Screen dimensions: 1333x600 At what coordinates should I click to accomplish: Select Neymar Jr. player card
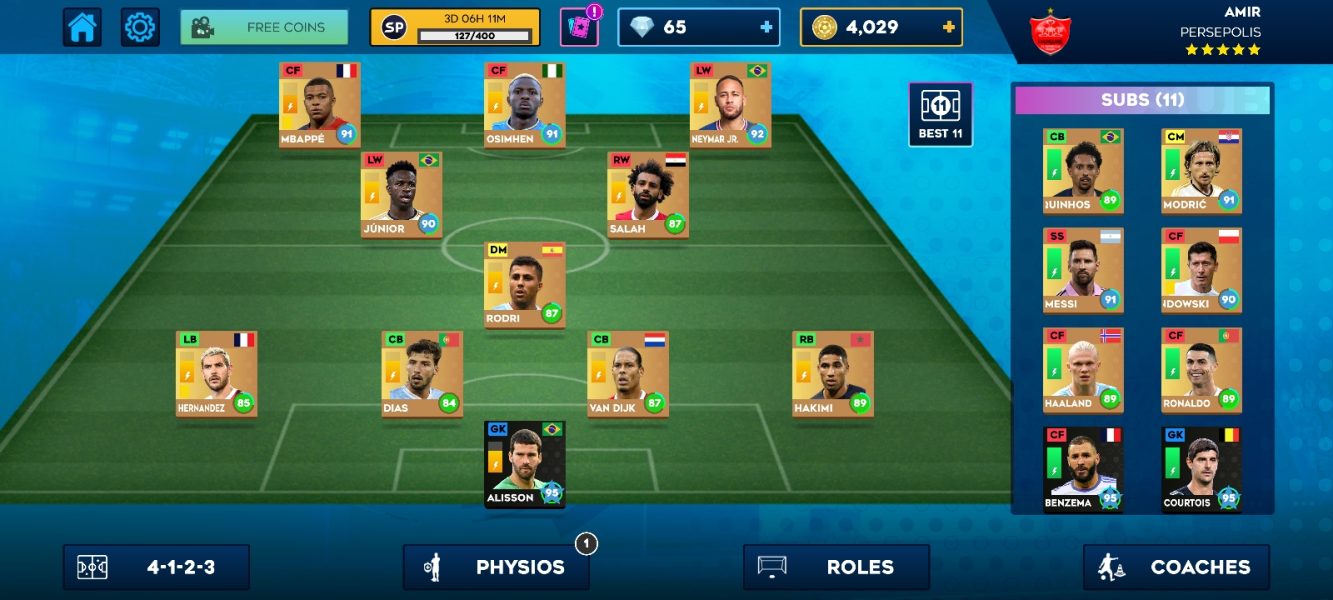pos(730,104)
